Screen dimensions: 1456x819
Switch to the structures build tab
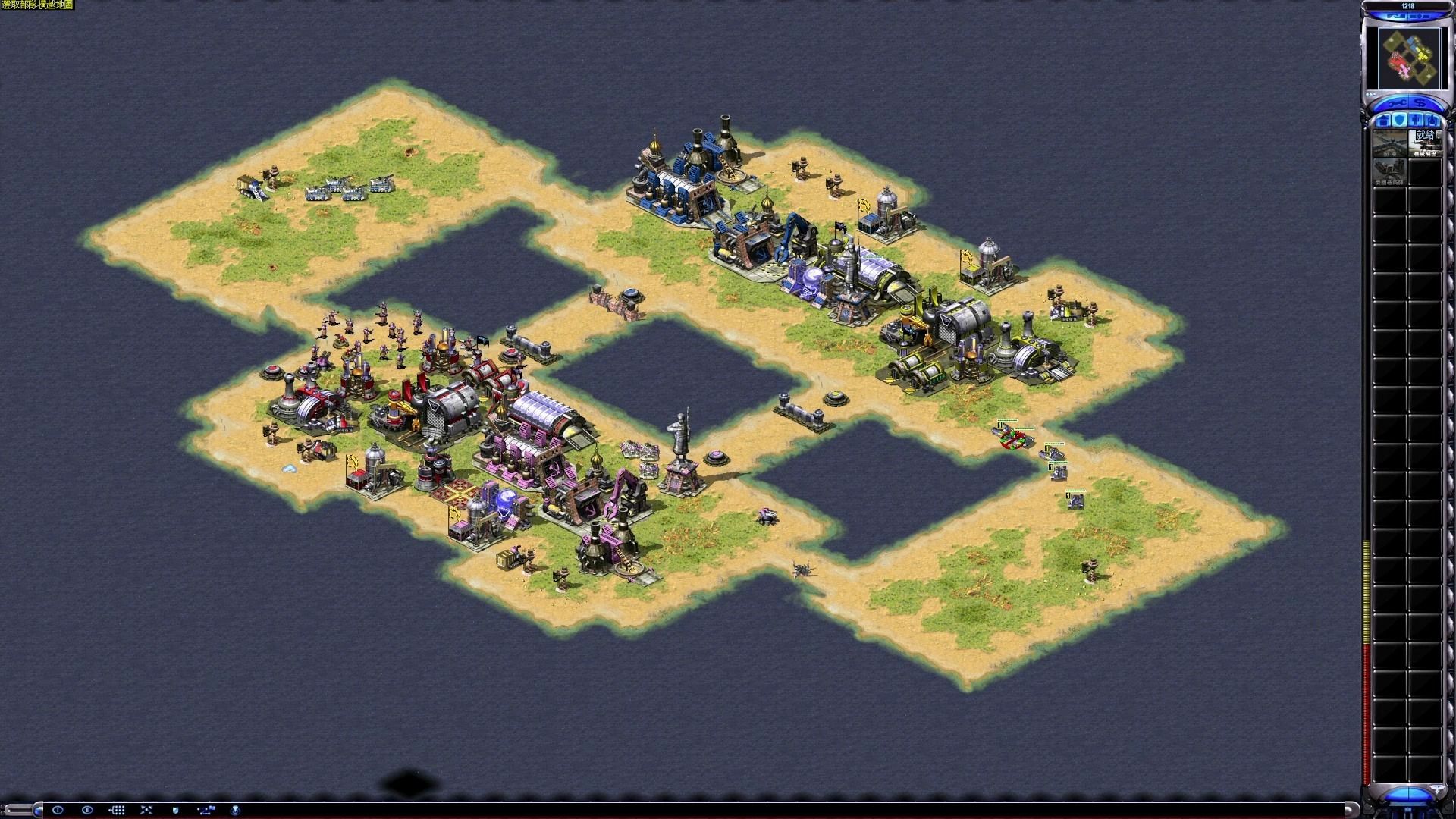coord(1383,121)
